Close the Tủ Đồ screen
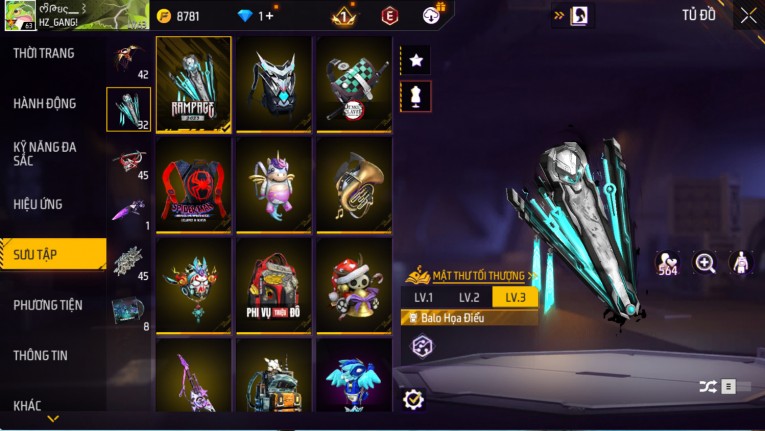 (x=748, y=15)
